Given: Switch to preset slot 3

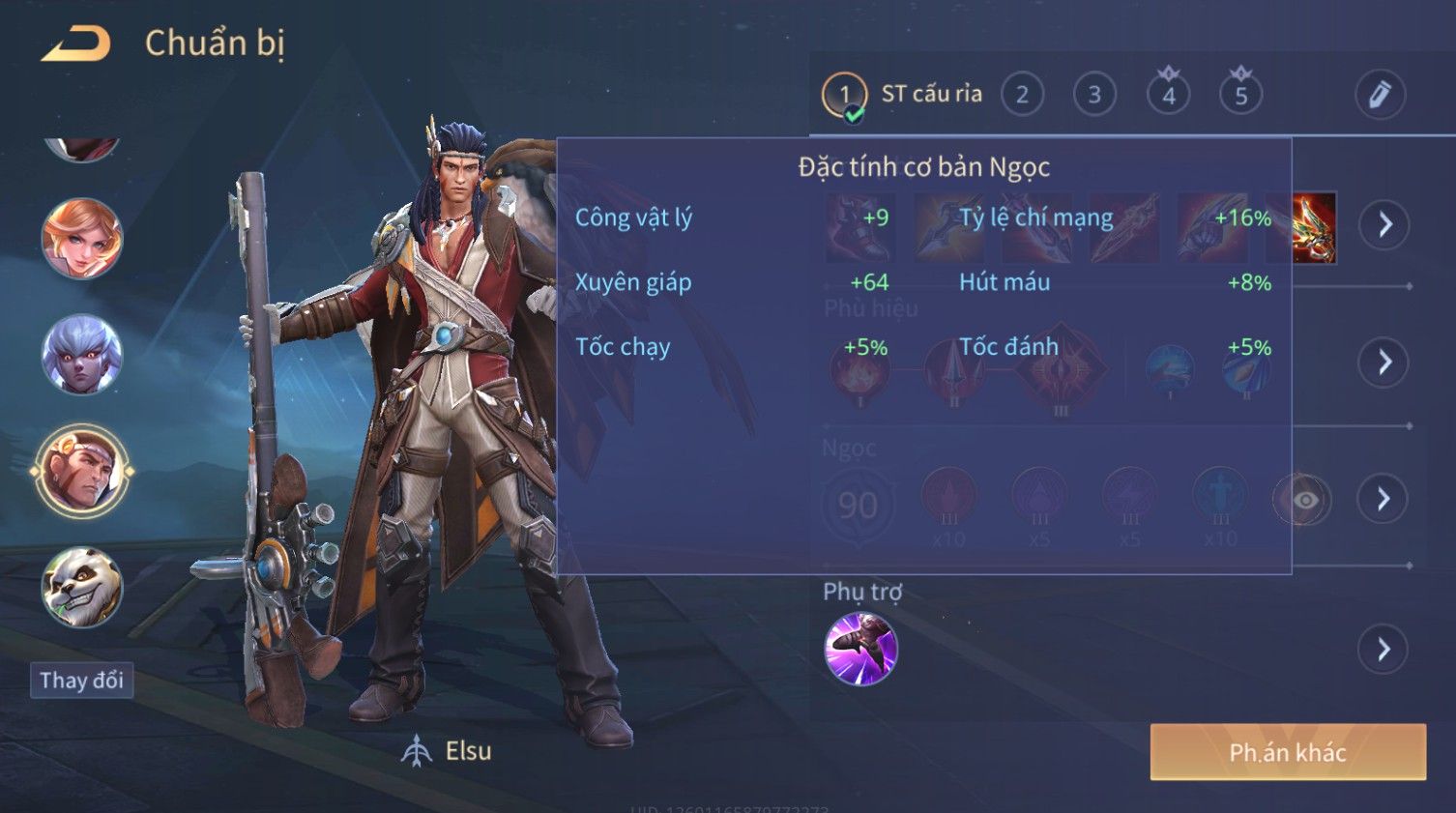Looking at the screenshot, I should [1094, 95].
